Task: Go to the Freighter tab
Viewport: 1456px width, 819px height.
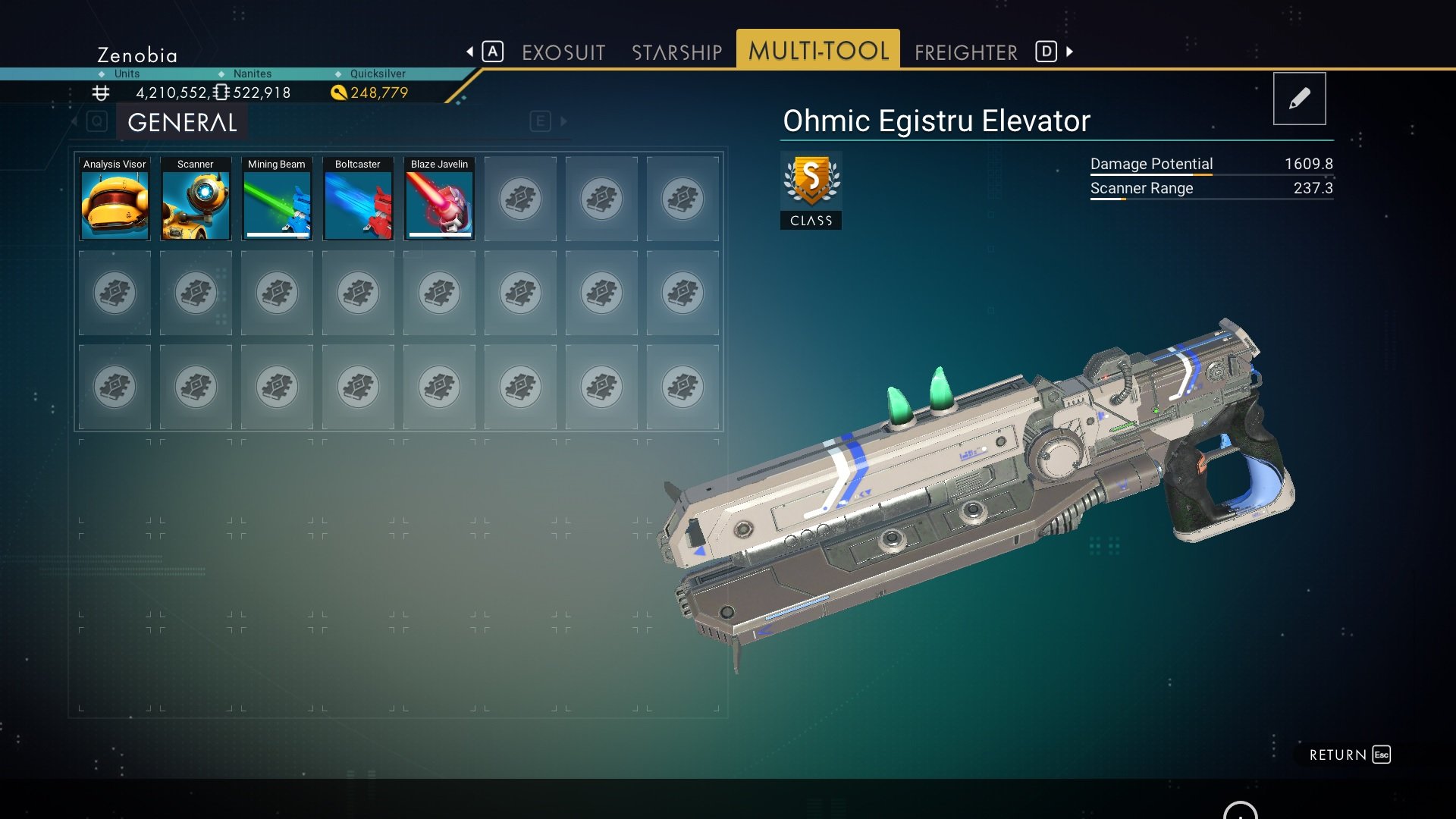Action: (965, 52)
